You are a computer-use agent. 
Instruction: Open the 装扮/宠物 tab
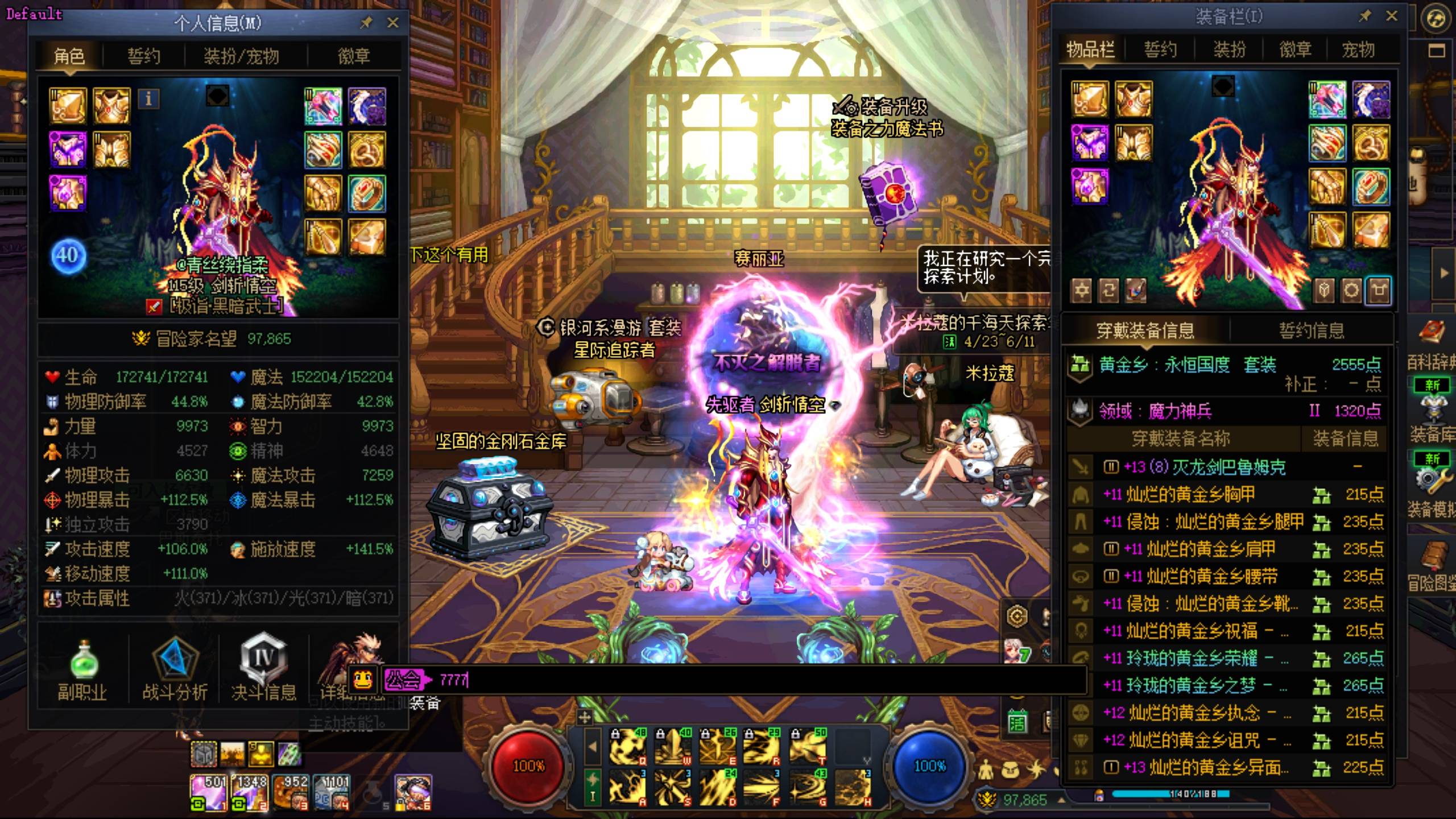[241, 56]
